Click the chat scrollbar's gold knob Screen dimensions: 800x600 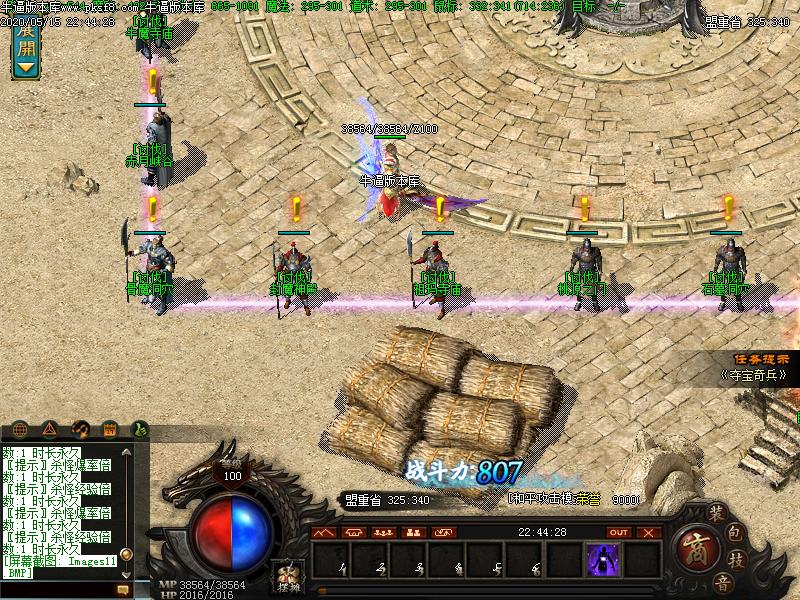pyautogui.click(x=125, y=553)
